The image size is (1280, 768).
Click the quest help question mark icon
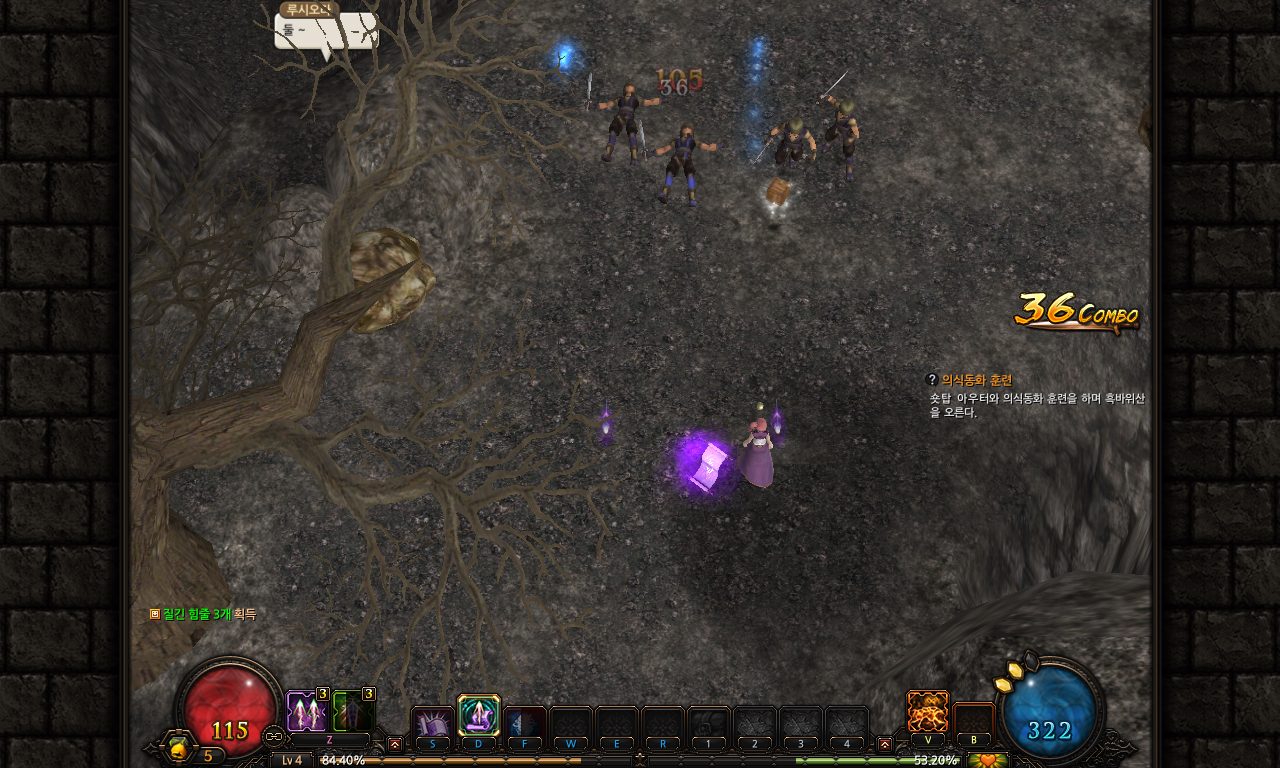(x=932, y=380)
